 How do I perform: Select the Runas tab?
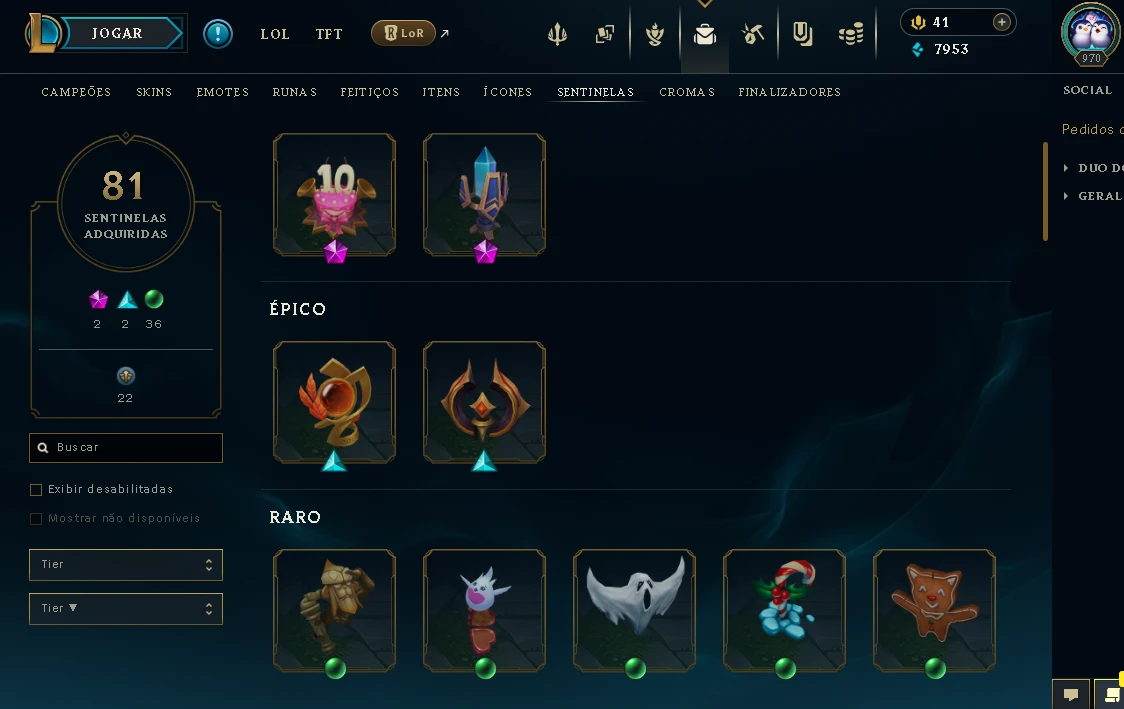pos(294,92)
